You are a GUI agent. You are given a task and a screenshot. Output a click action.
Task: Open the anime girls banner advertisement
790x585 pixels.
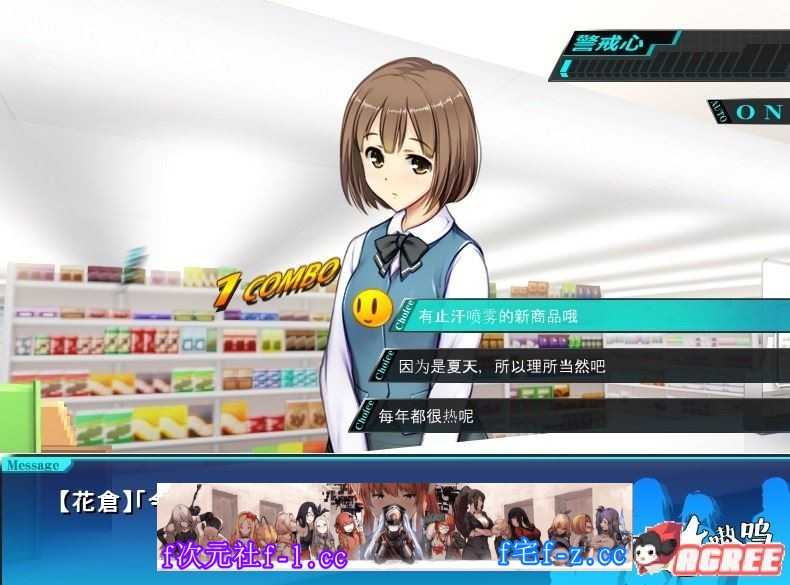tap(394, 525)
